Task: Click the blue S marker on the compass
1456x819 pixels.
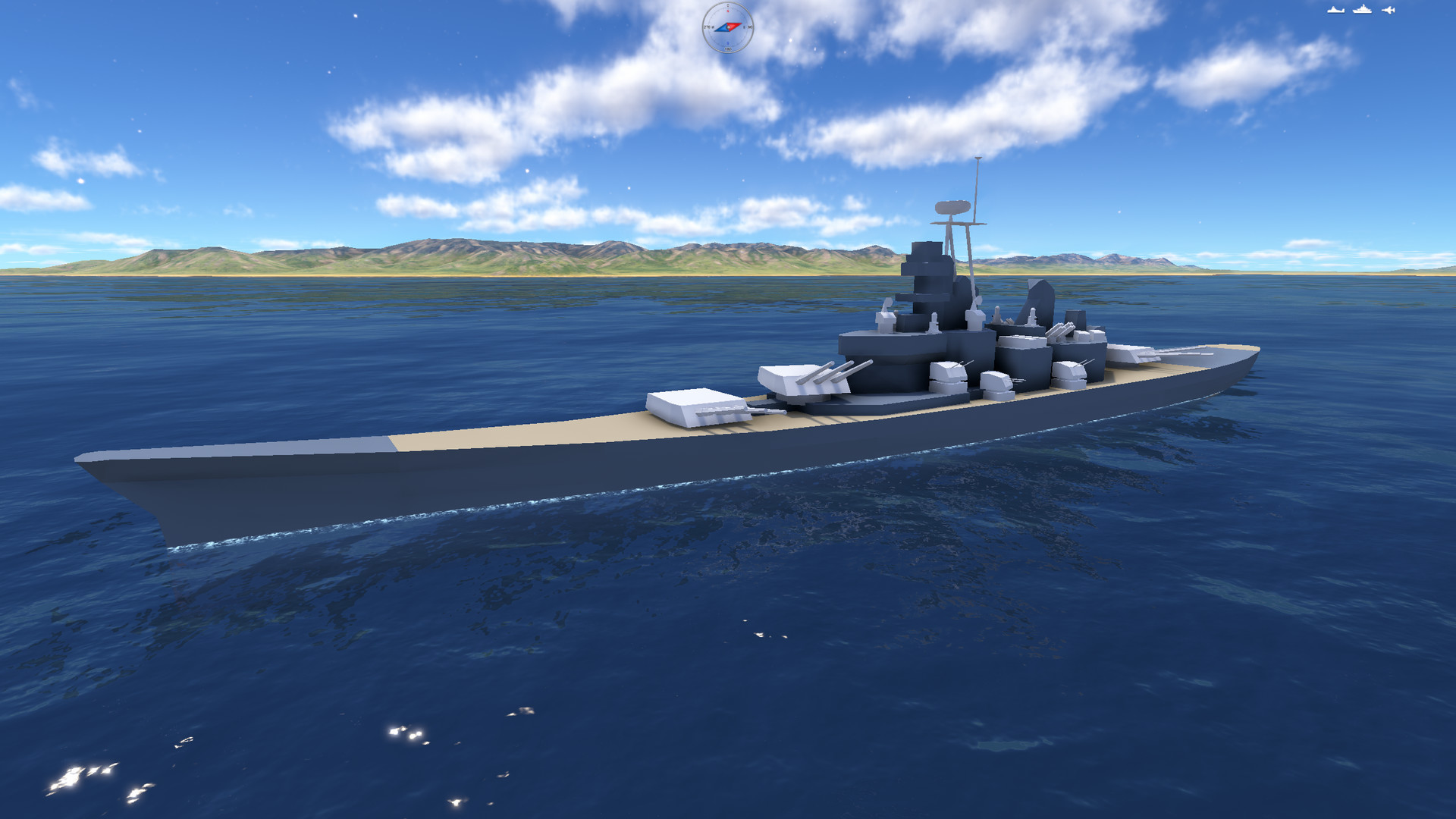Action: coord(727,42)
